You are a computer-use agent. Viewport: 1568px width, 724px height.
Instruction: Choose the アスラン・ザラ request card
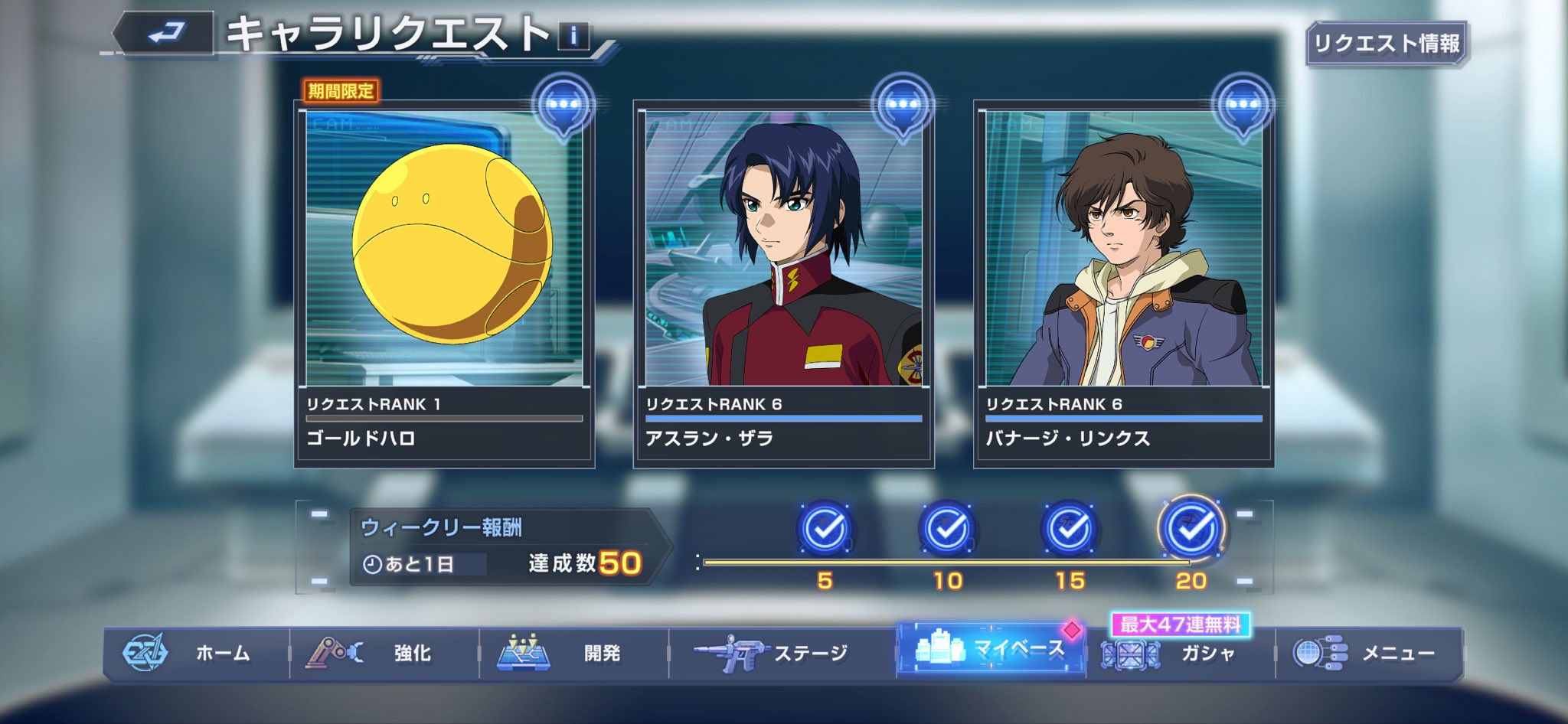783,283
